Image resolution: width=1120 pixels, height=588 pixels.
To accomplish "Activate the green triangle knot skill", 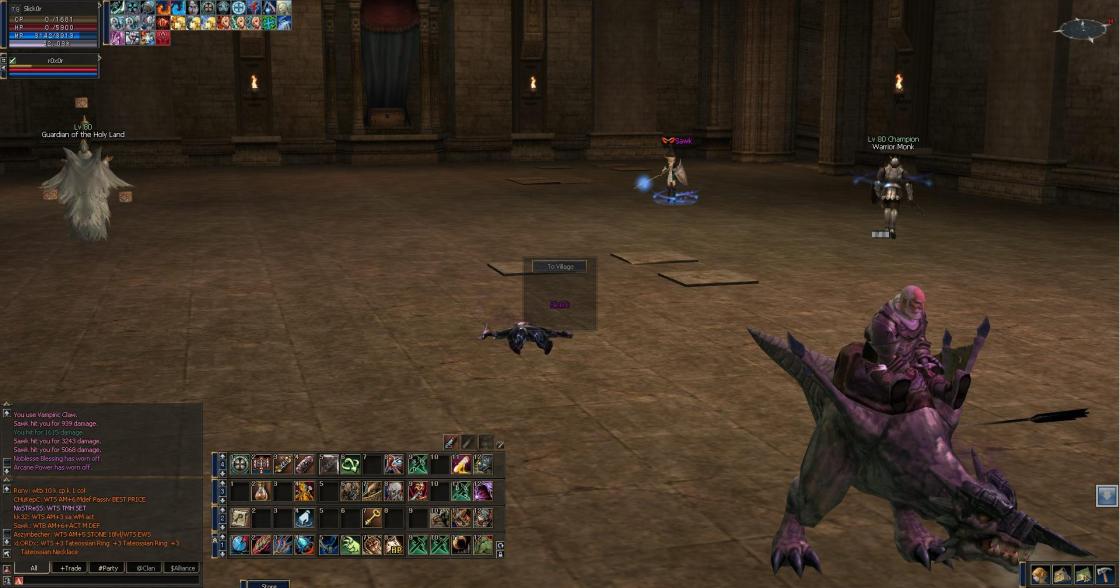I will point(350,465).
